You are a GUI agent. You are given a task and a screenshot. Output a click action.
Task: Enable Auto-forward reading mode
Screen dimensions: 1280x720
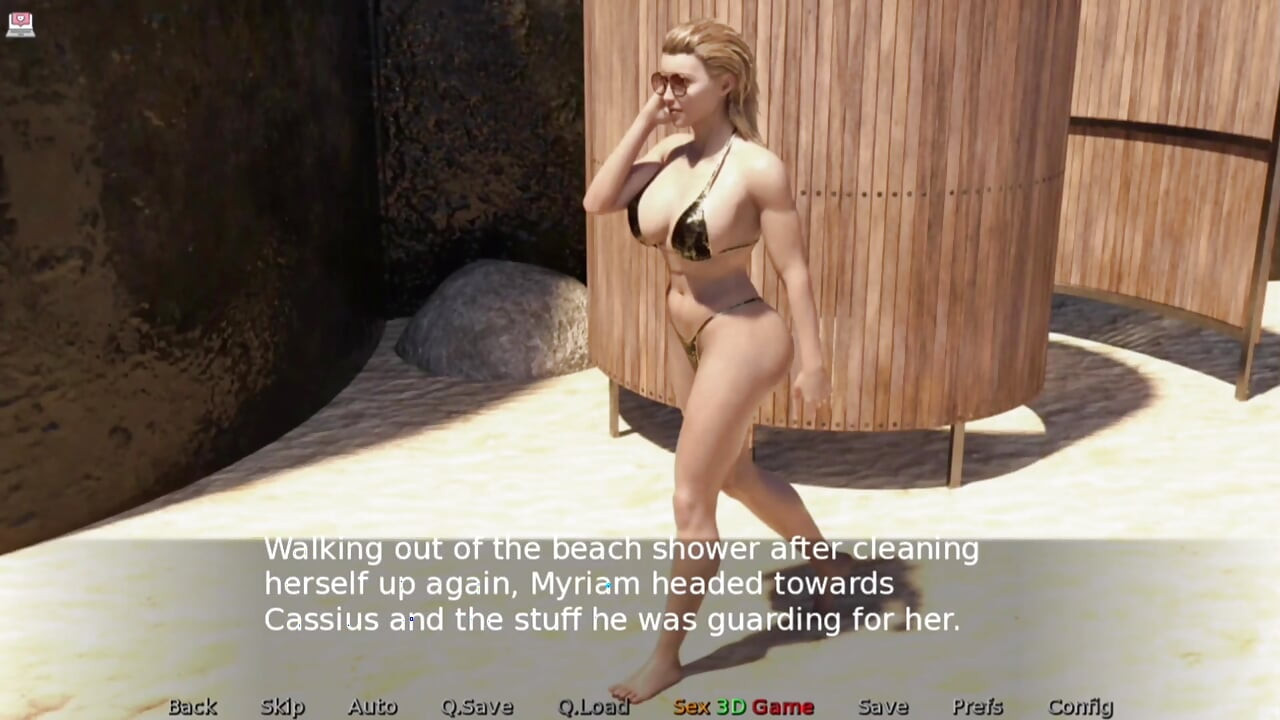click(x=372, y=707)
